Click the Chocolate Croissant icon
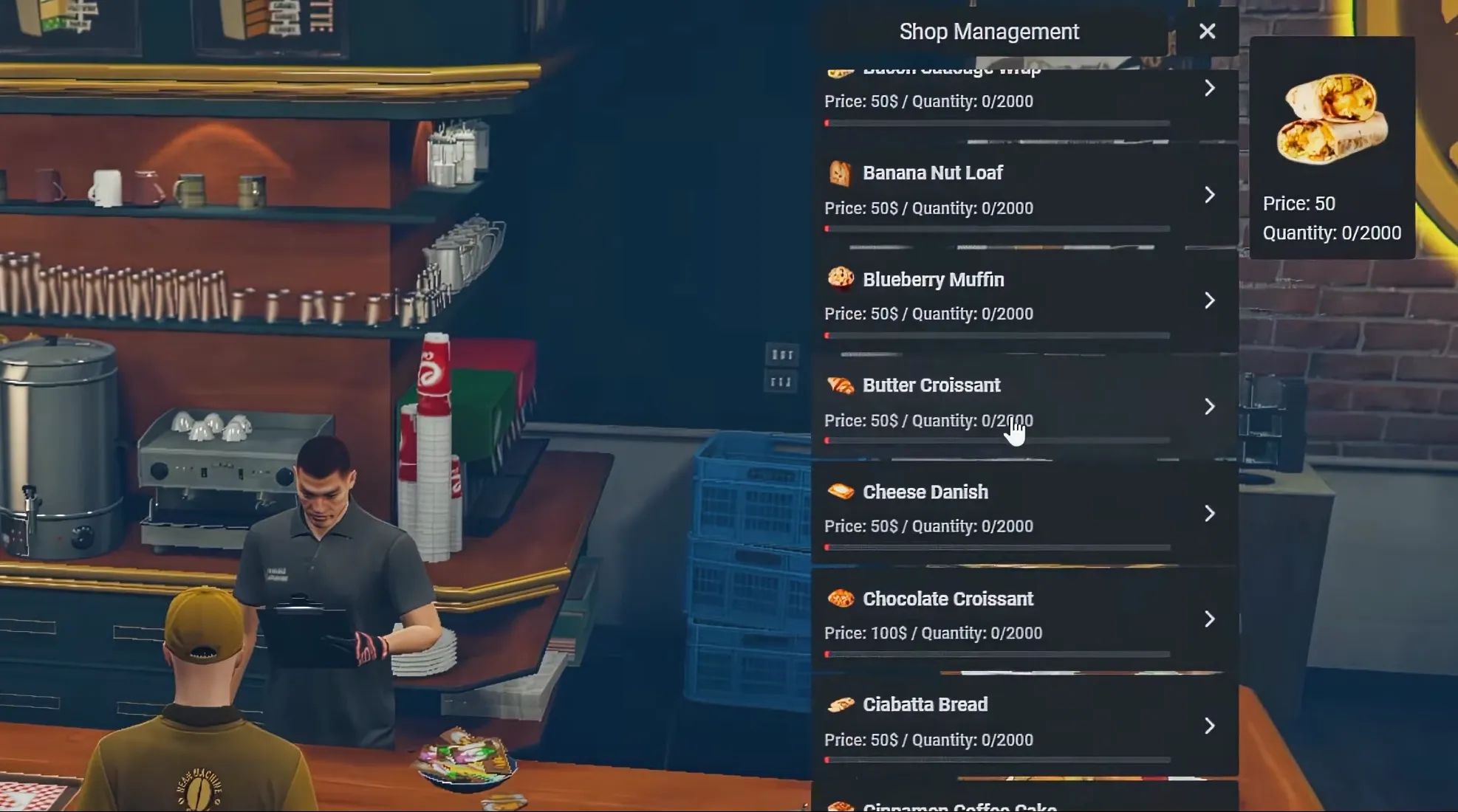Image resolution: width=1458 pixels, height=812 pixels. (x=842, y=599)
